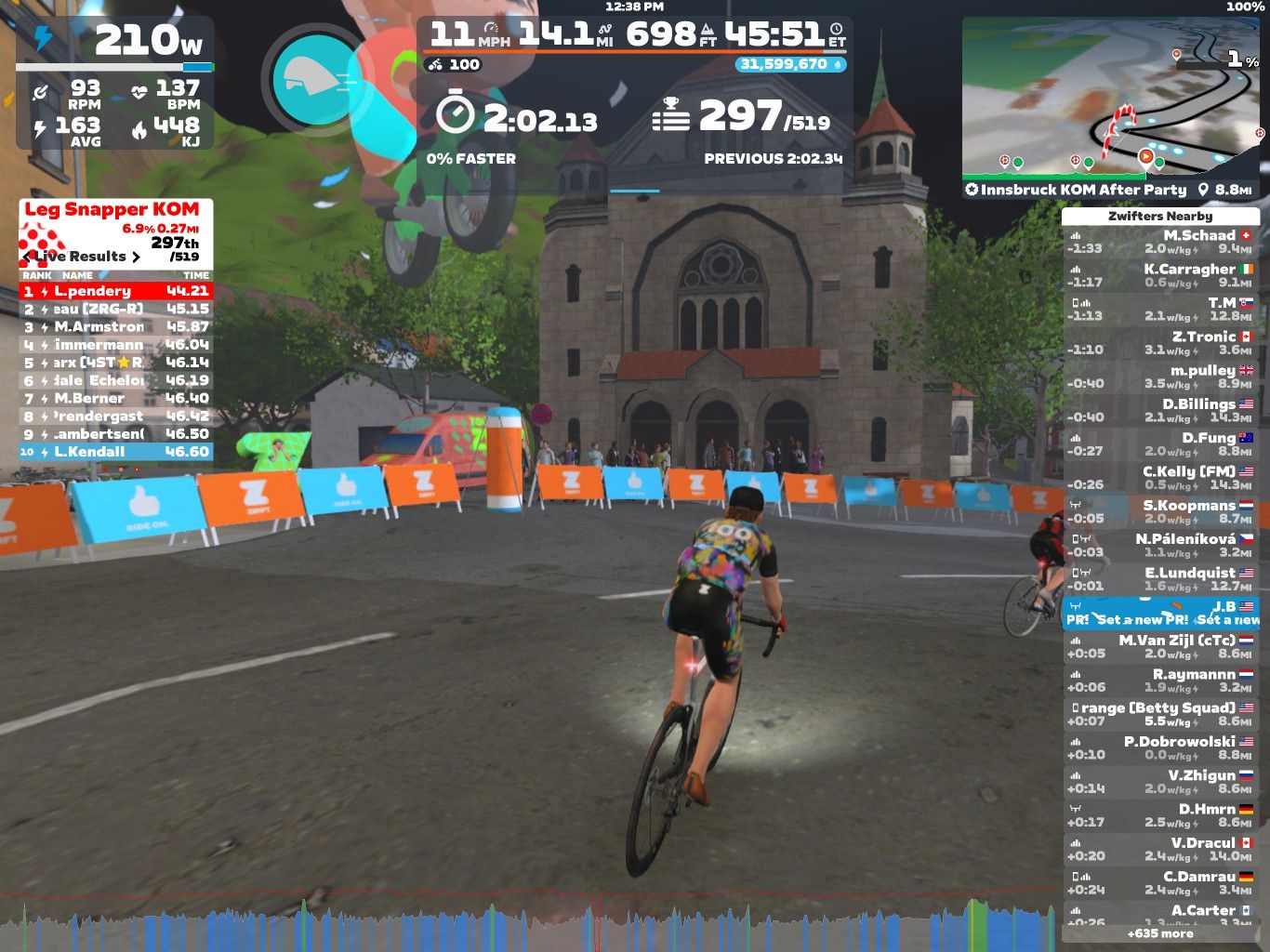
Task: Choose K.Carragher from nearby riders
Action: point(1160,275)
